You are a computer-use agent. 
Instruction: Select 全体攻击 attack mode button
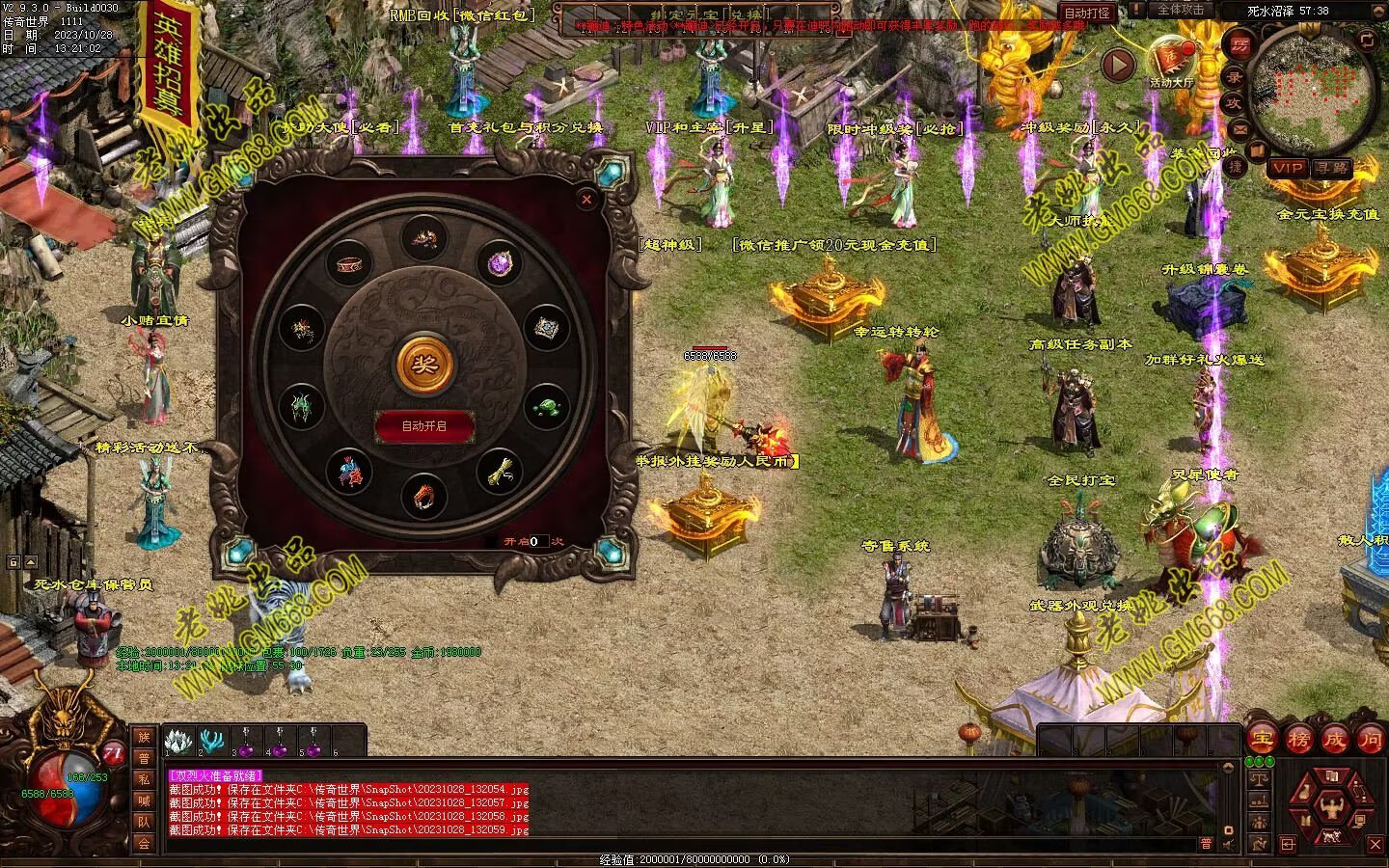1181,10
